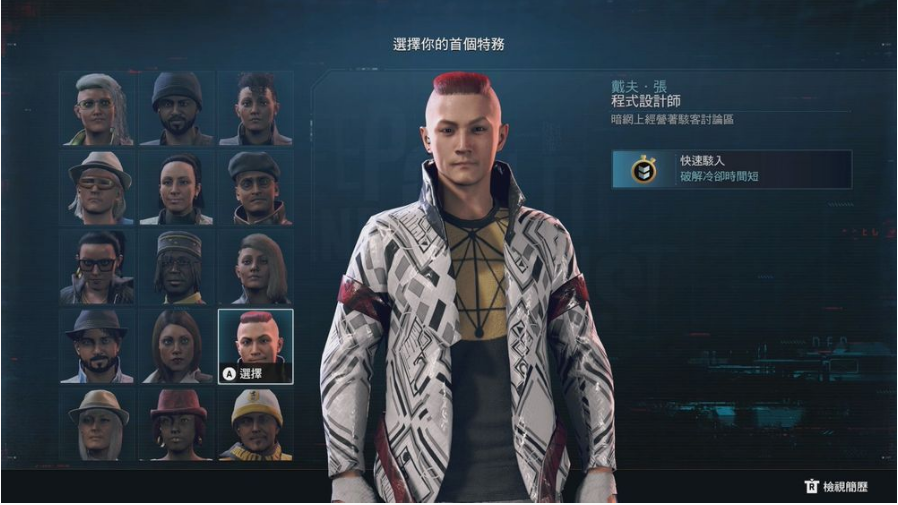This screenshot has width=898, height=505.
Task: Select the operative in white fedora and tinted glasses
Action: point(97,187)
